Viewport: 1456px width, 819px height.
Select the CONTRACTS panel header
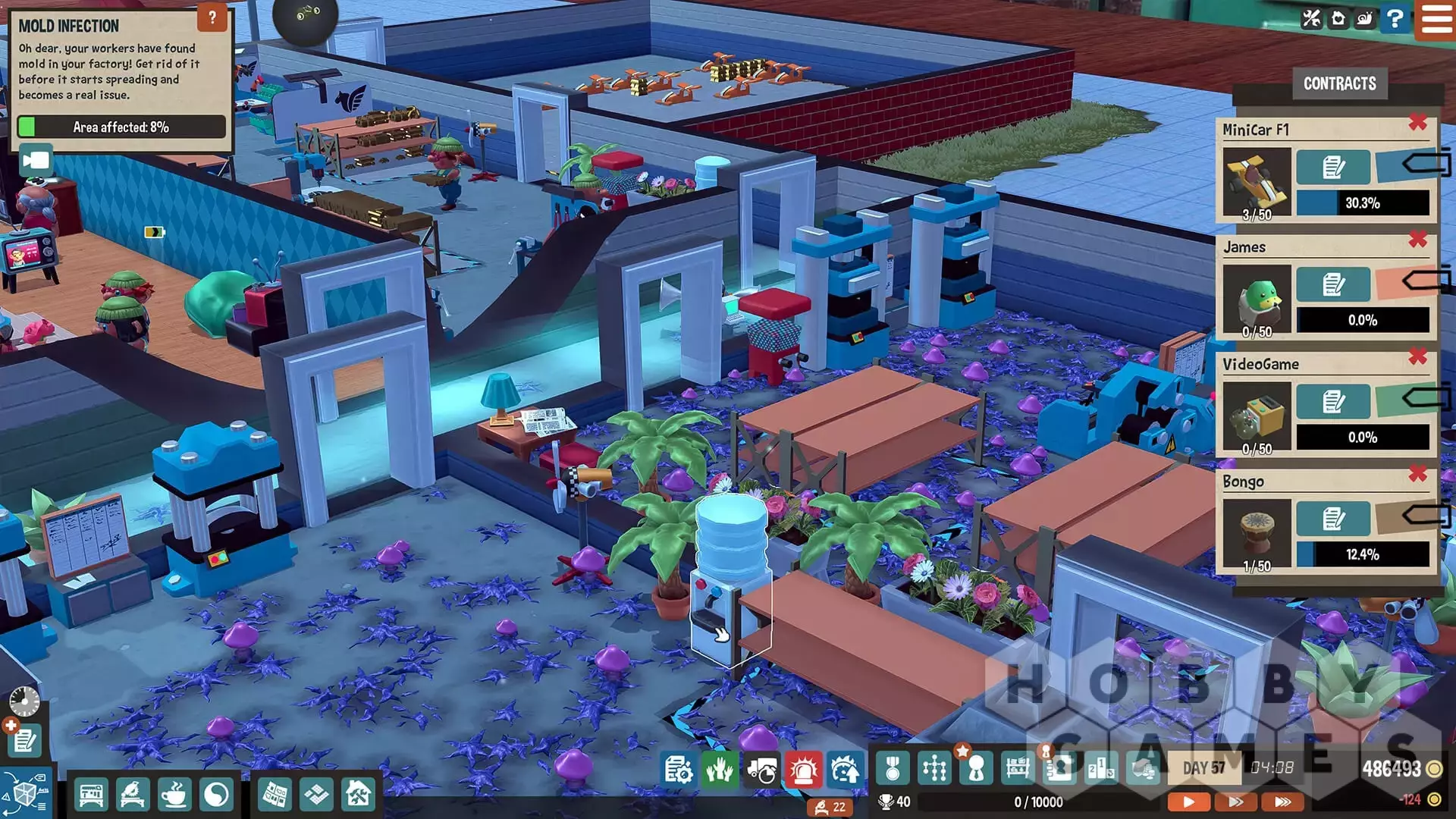point(1339,83)
